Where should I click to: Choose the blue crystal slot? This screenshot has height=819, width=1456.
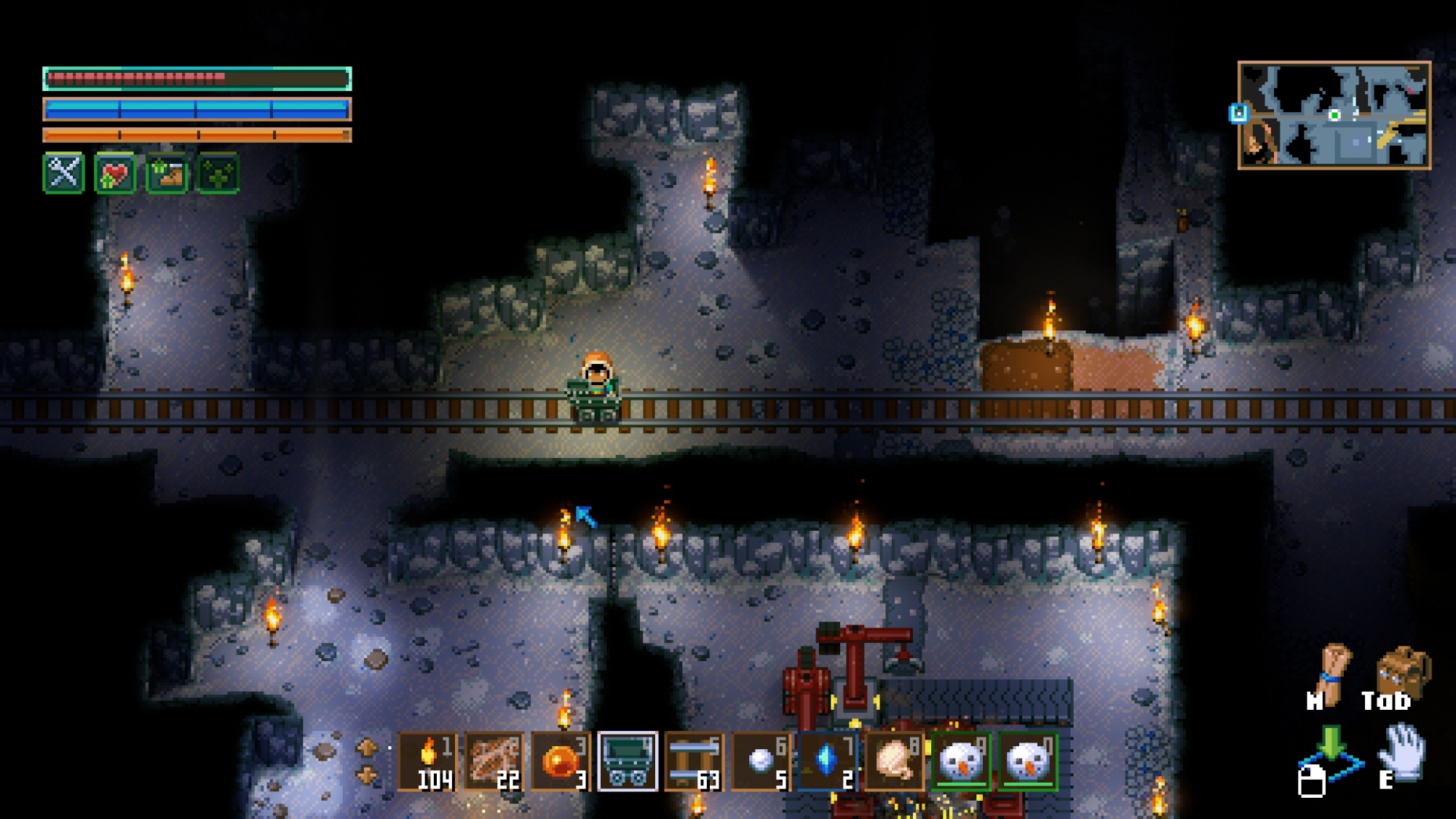point(827,761)
